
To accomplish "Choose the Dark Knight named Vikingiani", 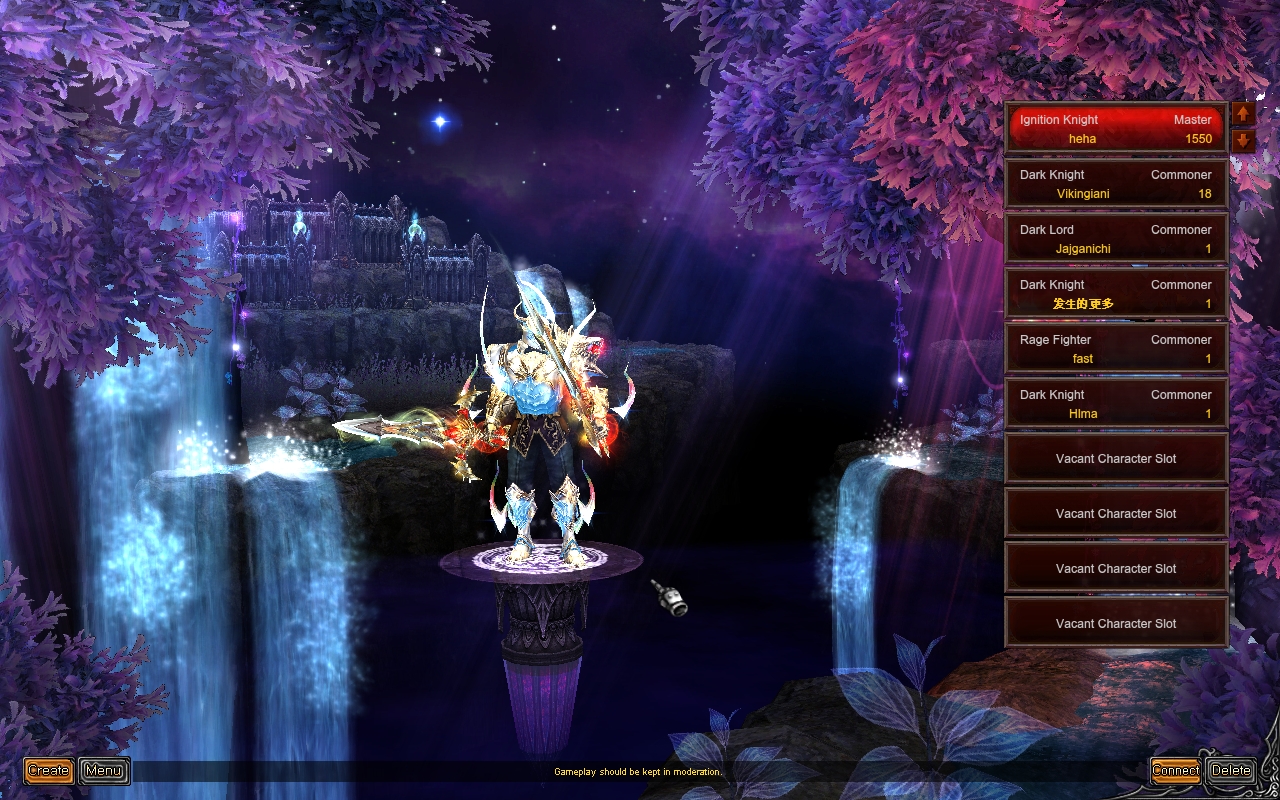I will (1115, 184).
